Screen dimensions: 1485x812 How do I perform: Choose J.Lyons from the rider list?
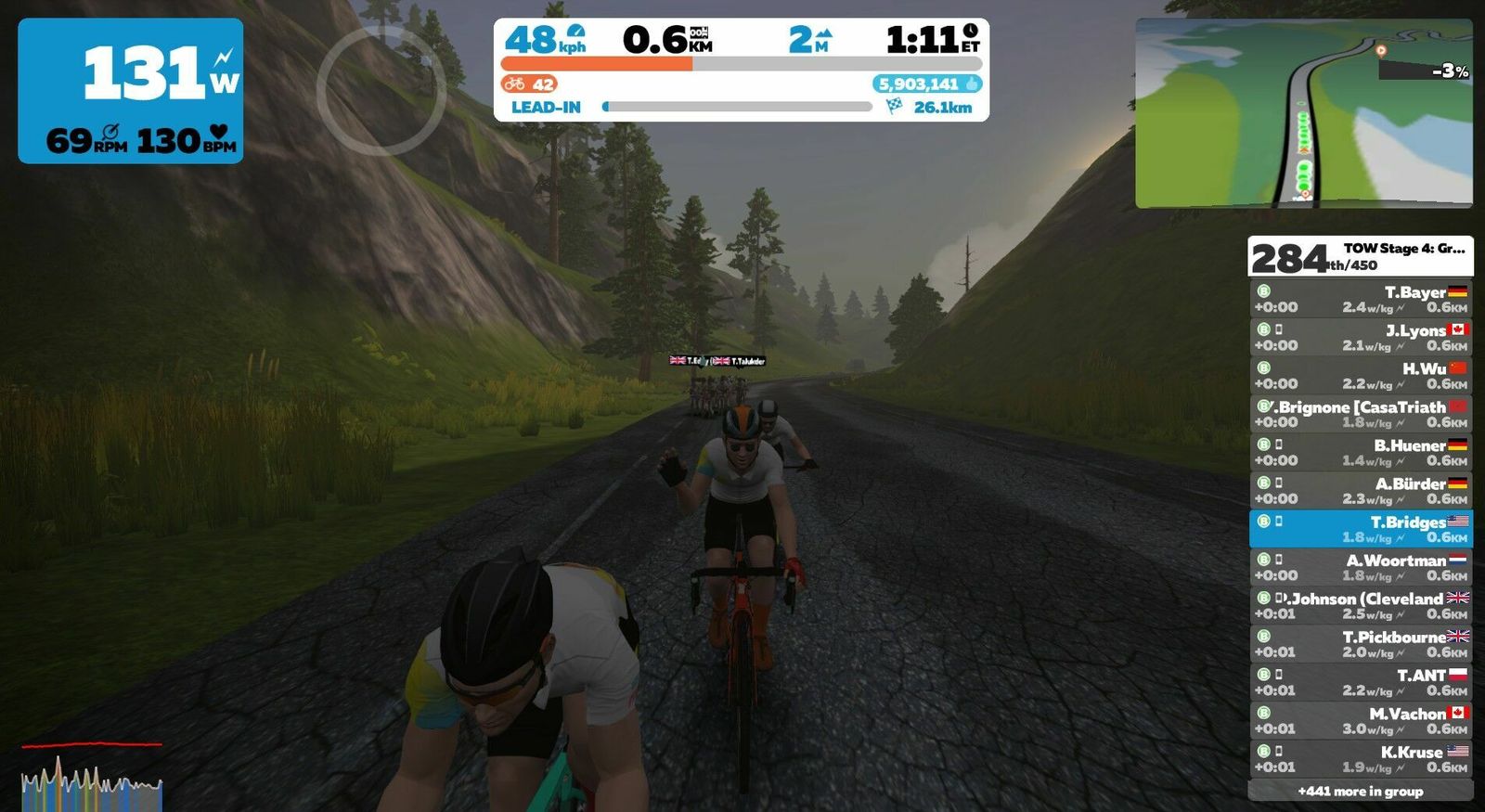click(x=1360, y=337)
